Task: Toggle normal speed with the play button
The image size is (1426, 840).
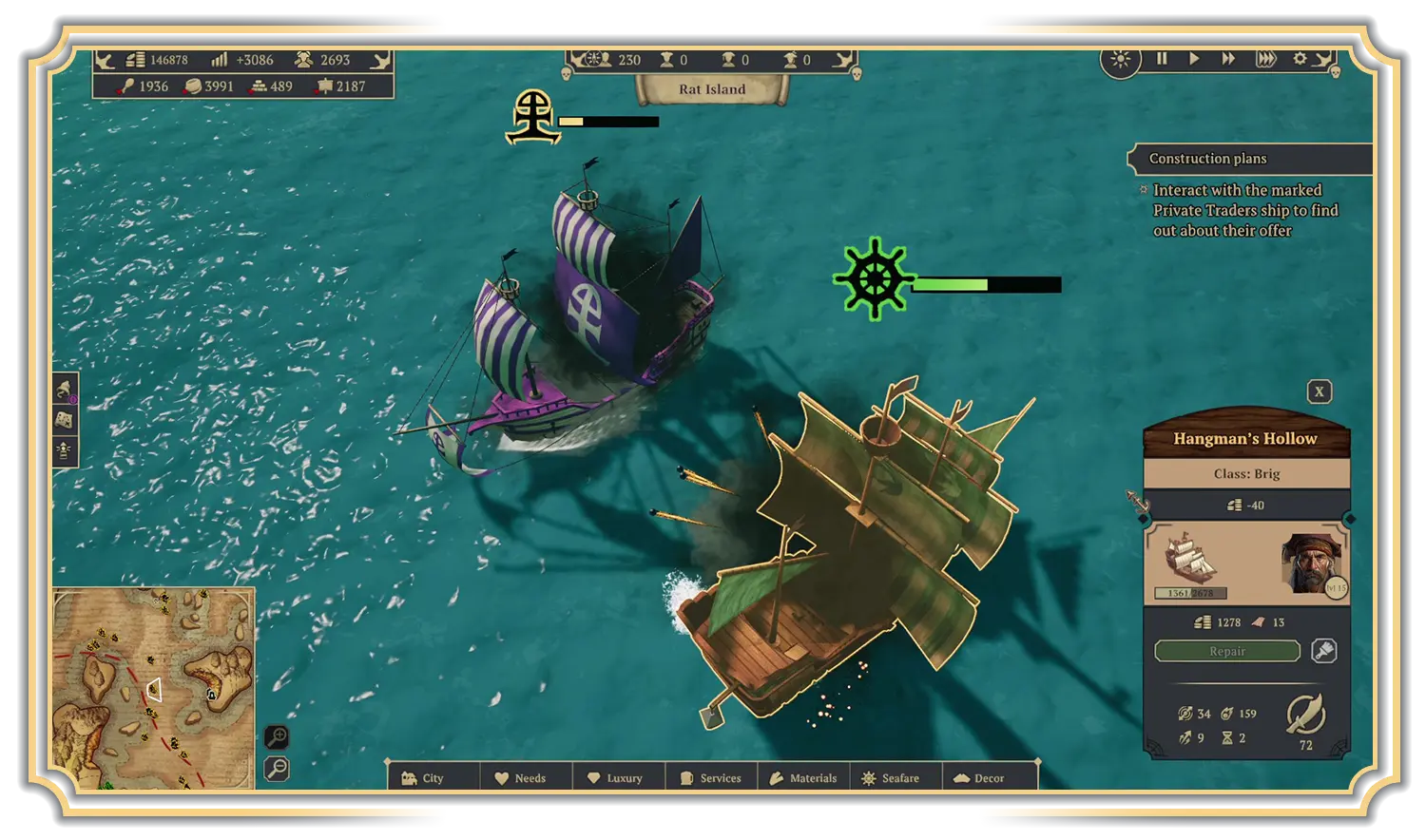Action: 1194,58
